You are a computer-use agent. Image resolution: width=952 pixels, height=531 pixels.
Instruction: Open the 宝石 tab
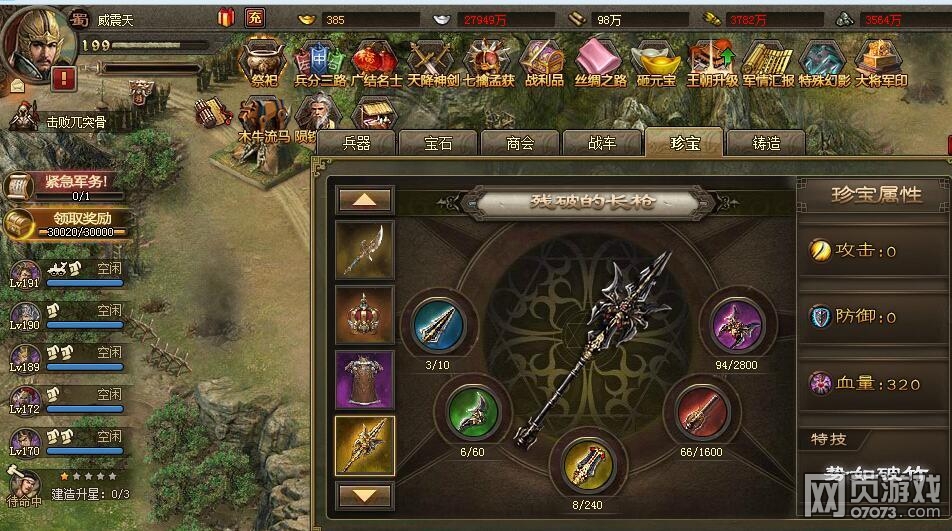click(438, 143)
